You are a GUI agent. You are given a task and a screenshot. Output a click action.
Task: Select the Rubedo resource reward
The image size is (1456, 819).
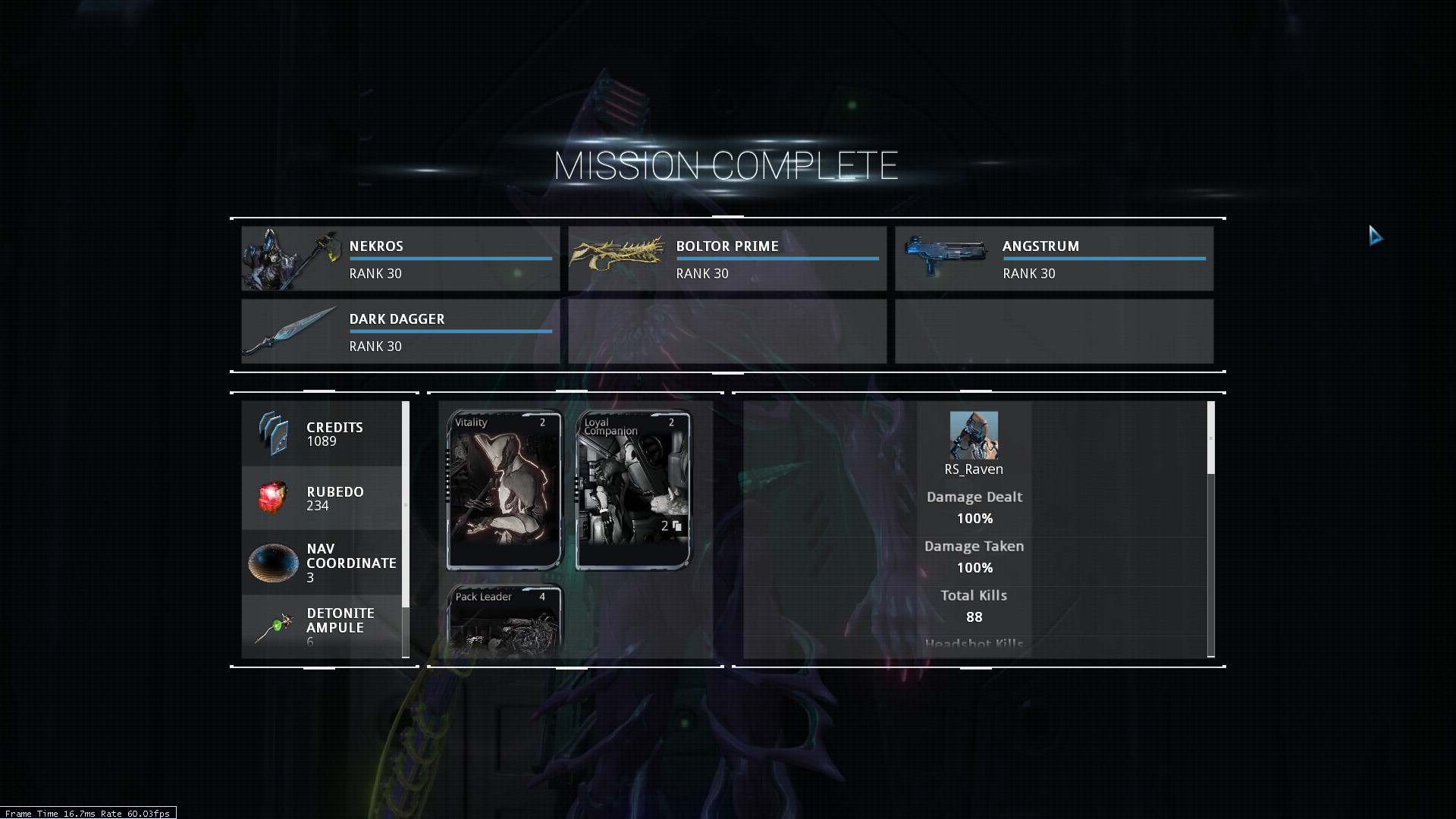pyautogui.click(x=322, y=498)
